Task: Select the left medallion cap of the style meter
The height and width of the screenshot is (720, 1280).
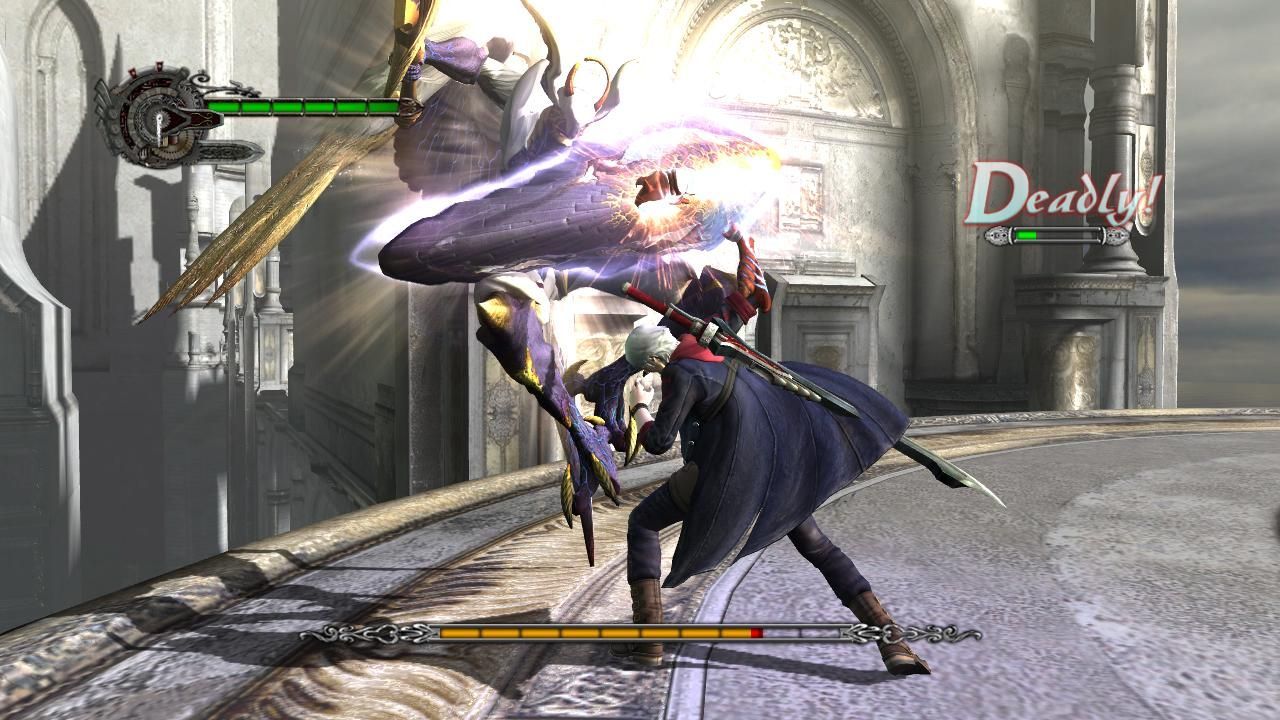Action: point(997,236)
